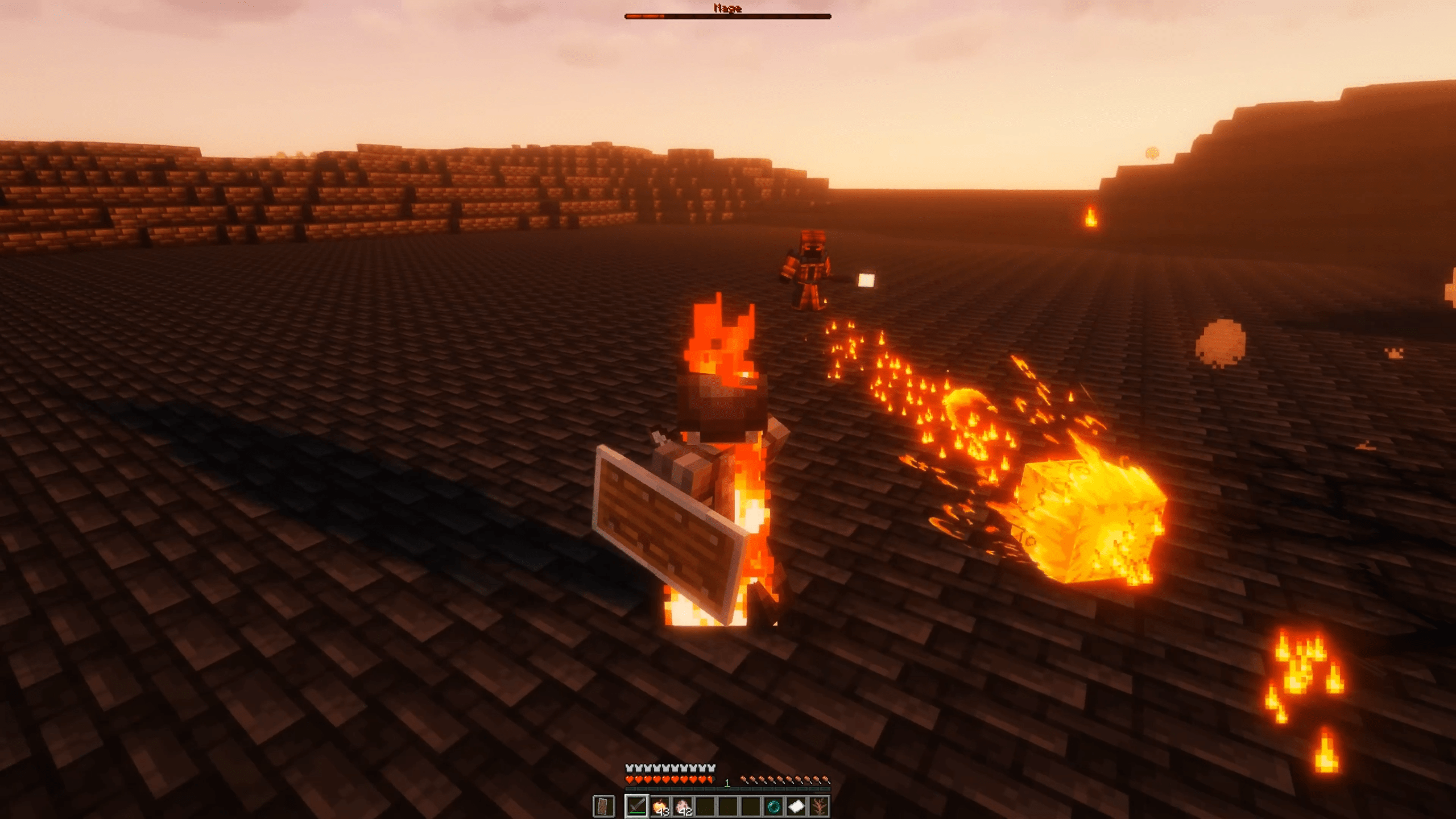Viewport: 1456px width, 819px height.
Task: Choose the pink food stack of 42
Action: 682,806
